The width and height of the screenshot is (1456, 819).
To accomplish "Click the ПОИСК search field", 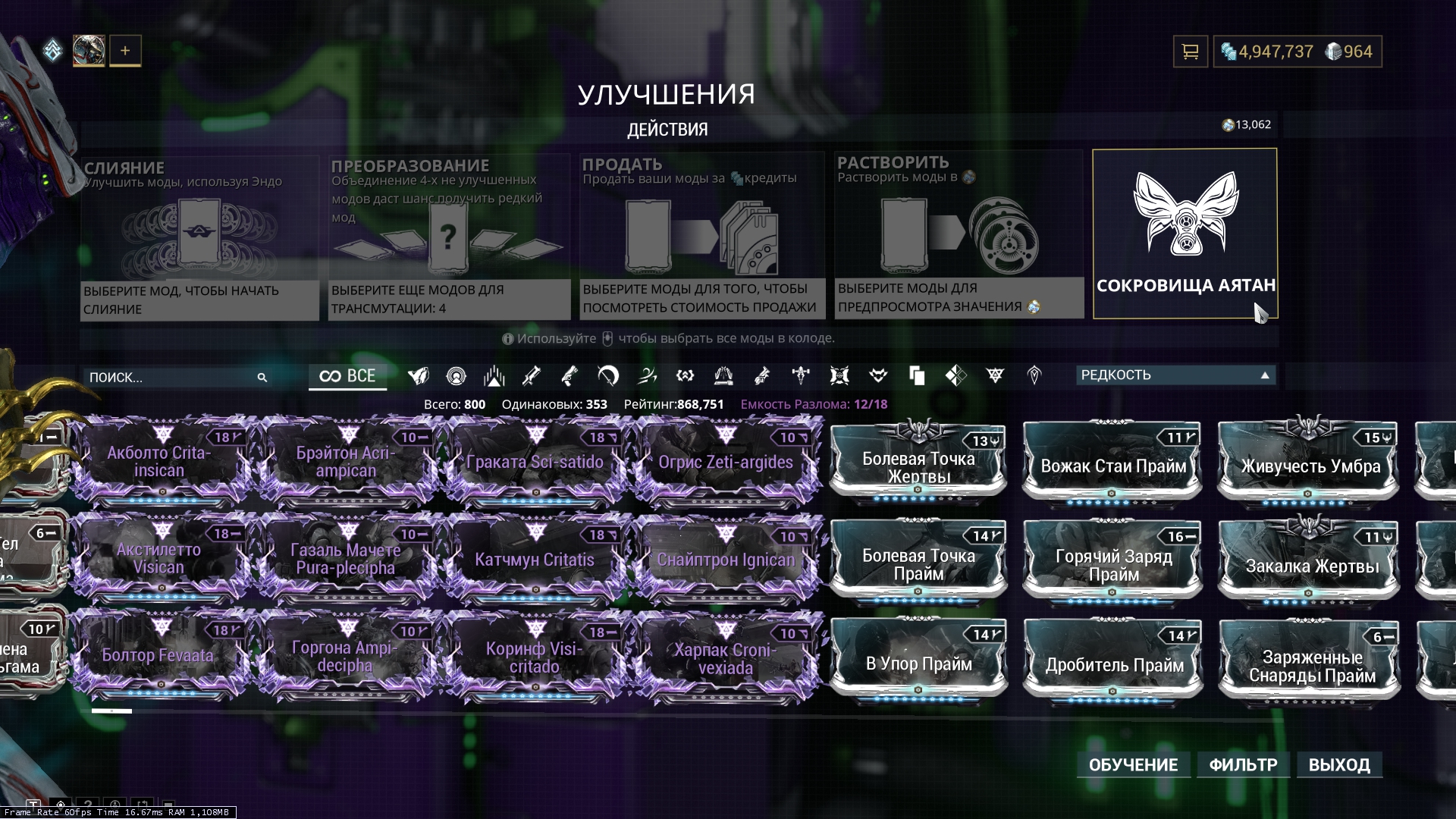I will coord(171,377).
